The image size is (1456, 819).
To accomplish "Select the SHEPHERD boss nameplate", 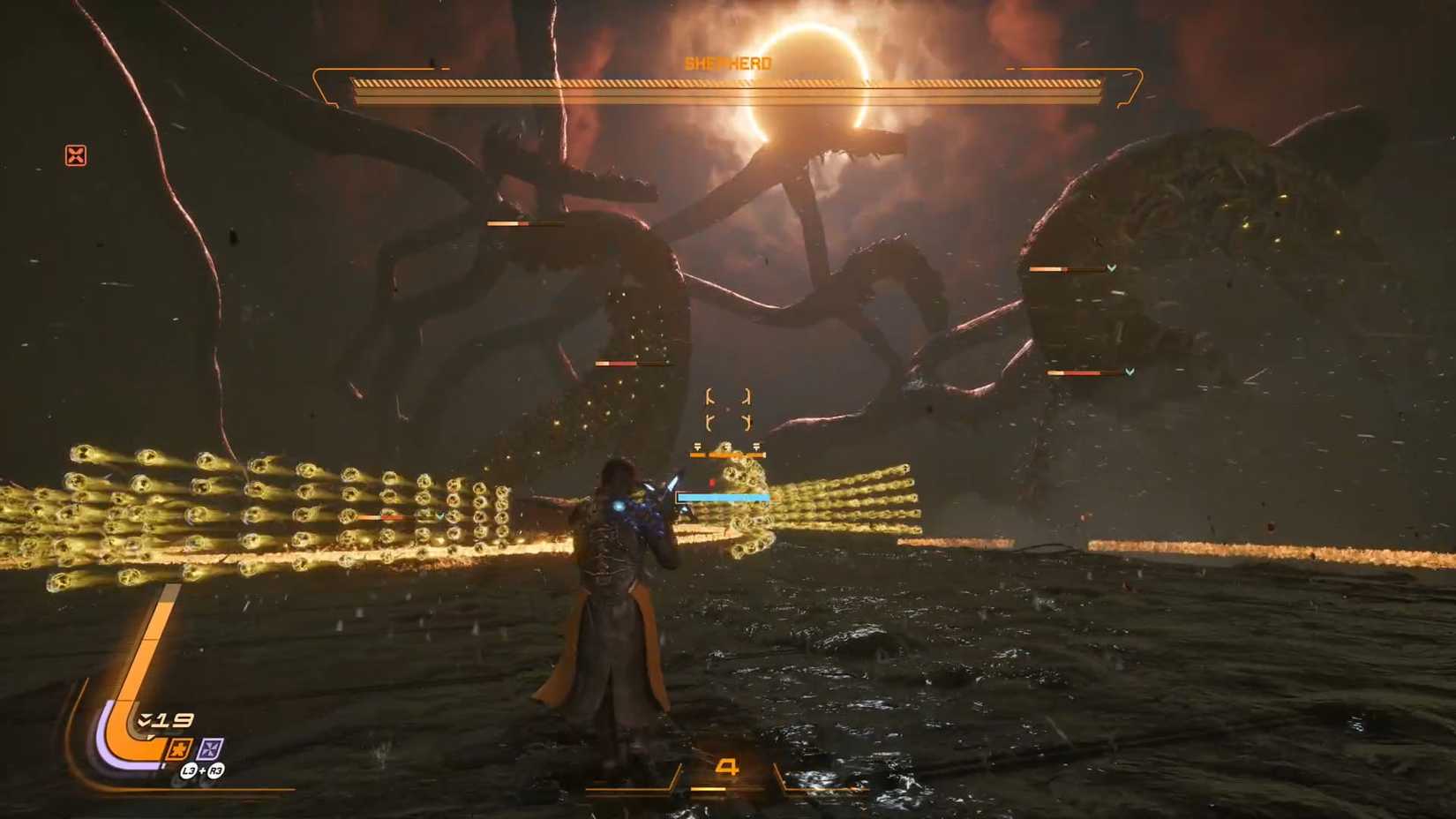I will click(726, 63).
